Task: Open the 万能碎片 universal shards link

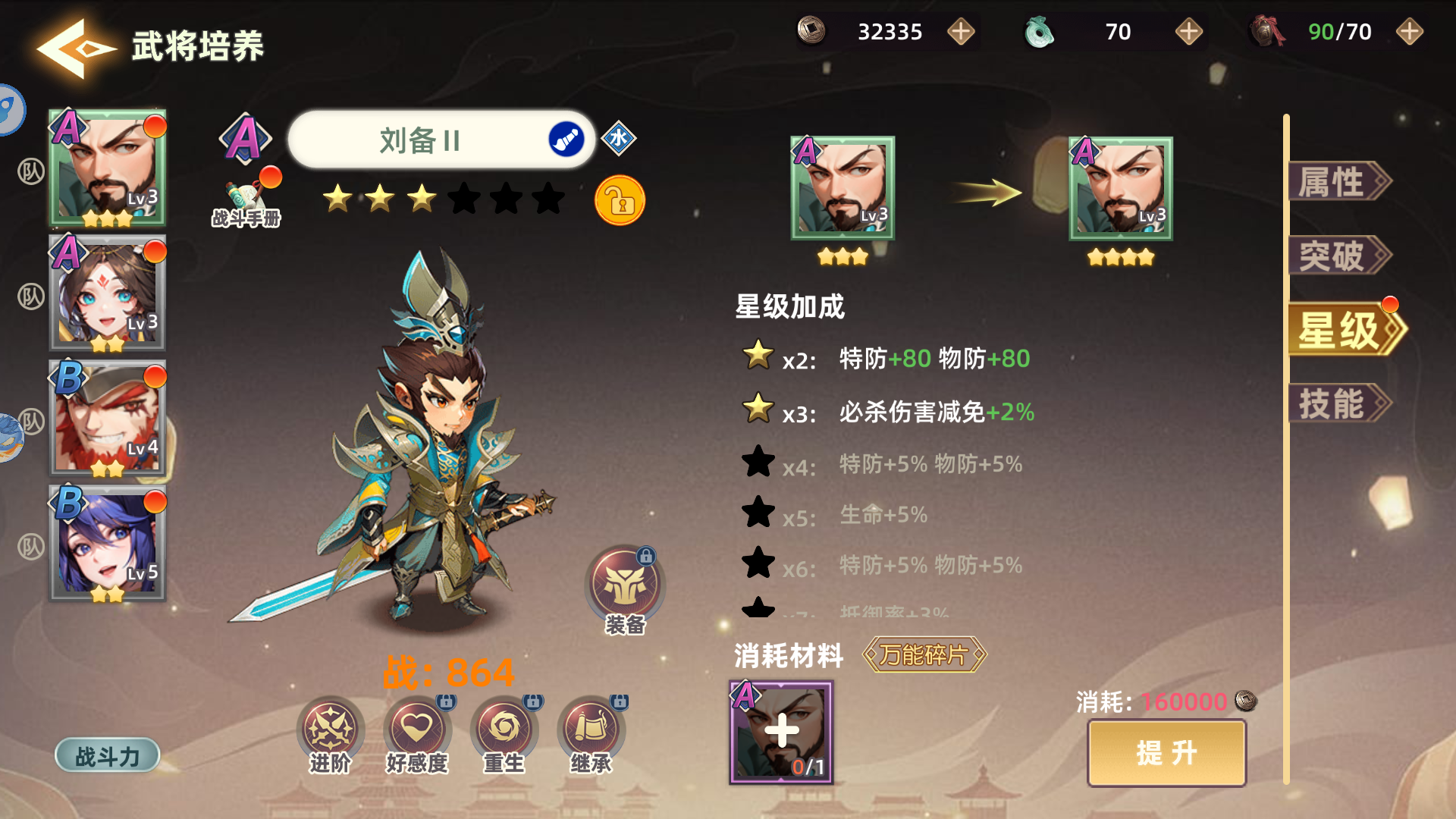Action: [x=924, y=657]
